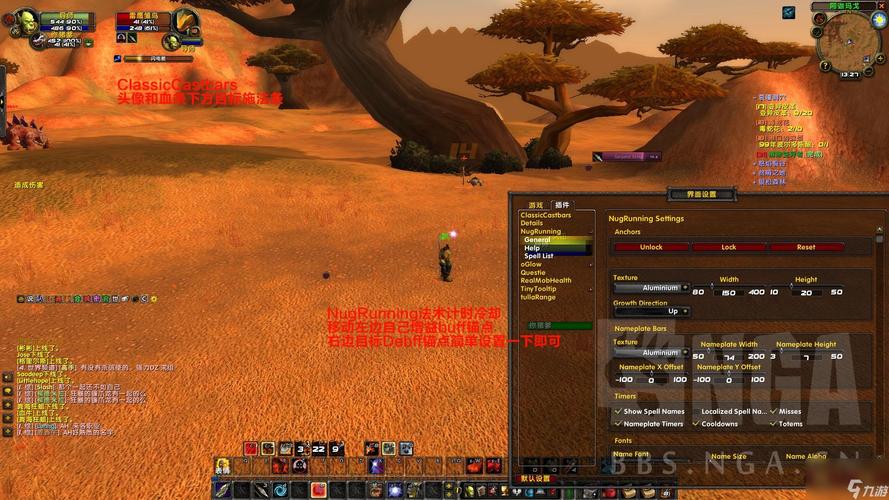Image resolution: width=889 pixels, height=500 pixels.
Task: Select ClassicCastbars in the addon list
Action: (x=546, y=215)
